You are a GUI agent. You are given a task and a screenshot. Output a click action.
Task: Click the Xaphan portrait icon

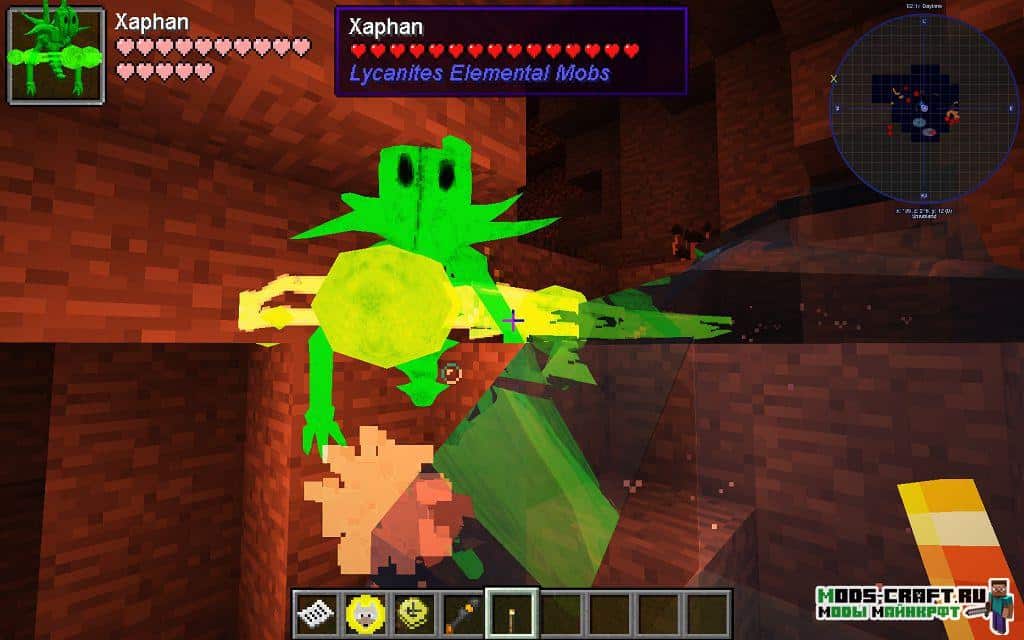57,56
